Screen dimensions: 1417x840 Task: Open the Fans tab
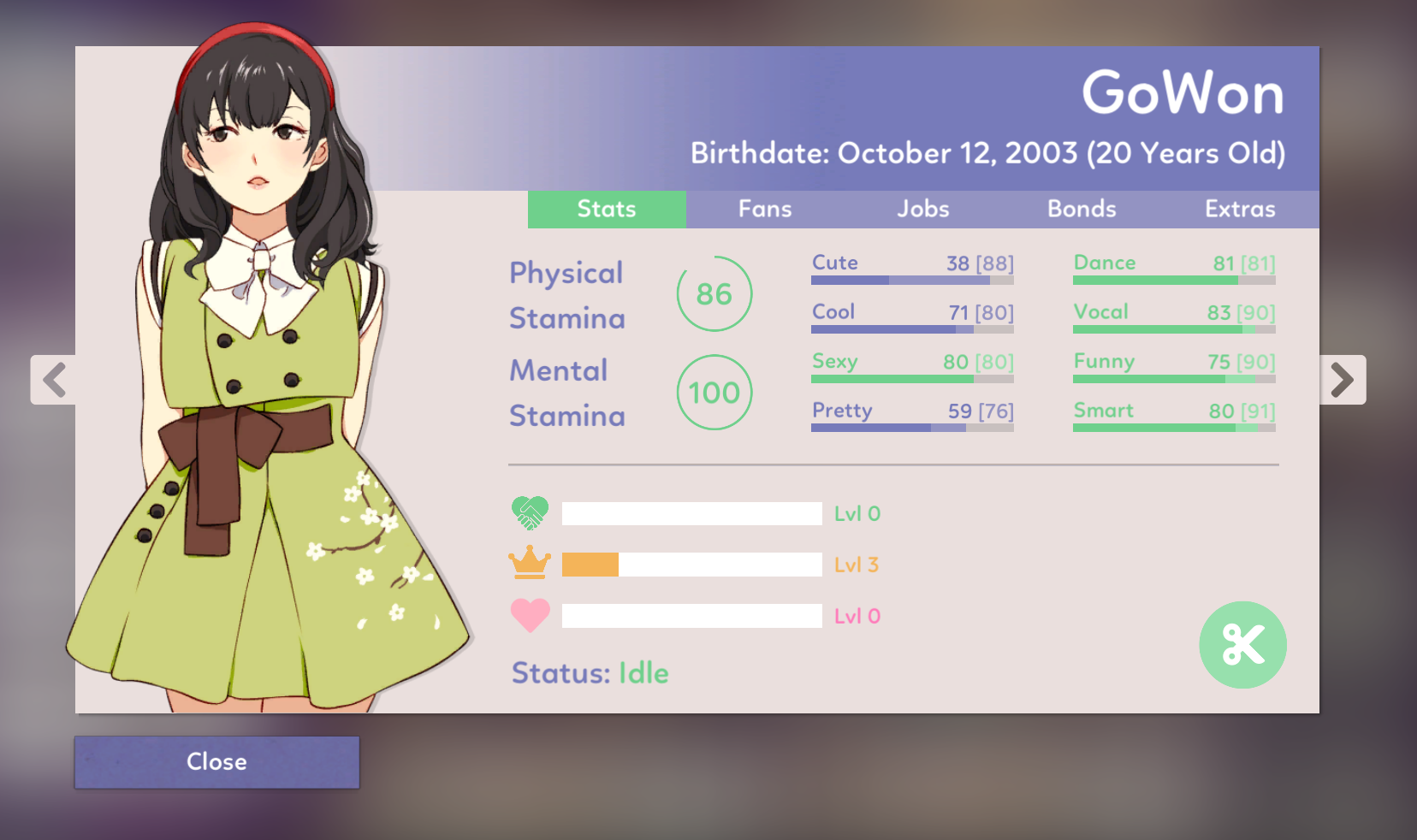[x=765, y=210]
